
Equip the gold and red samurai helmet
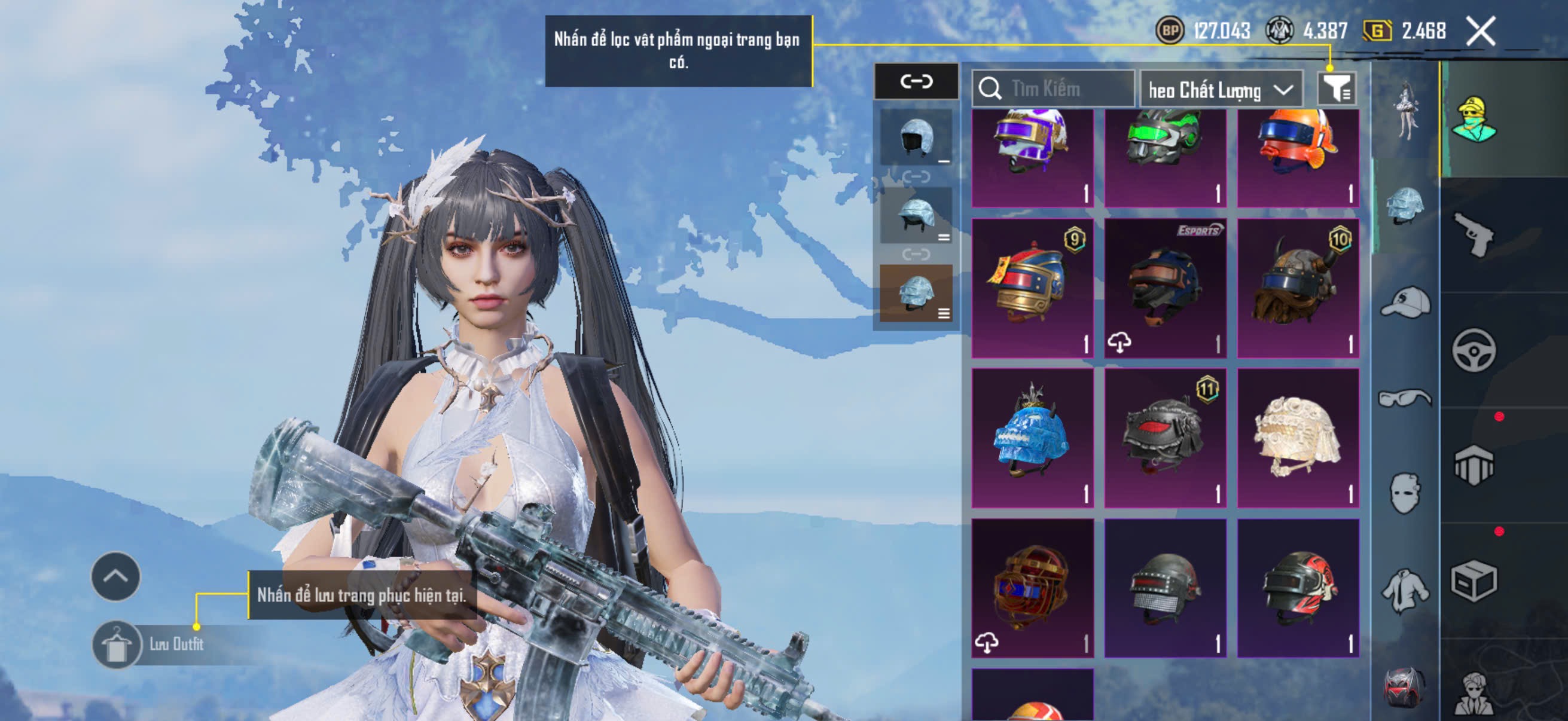pos(1032,288)
